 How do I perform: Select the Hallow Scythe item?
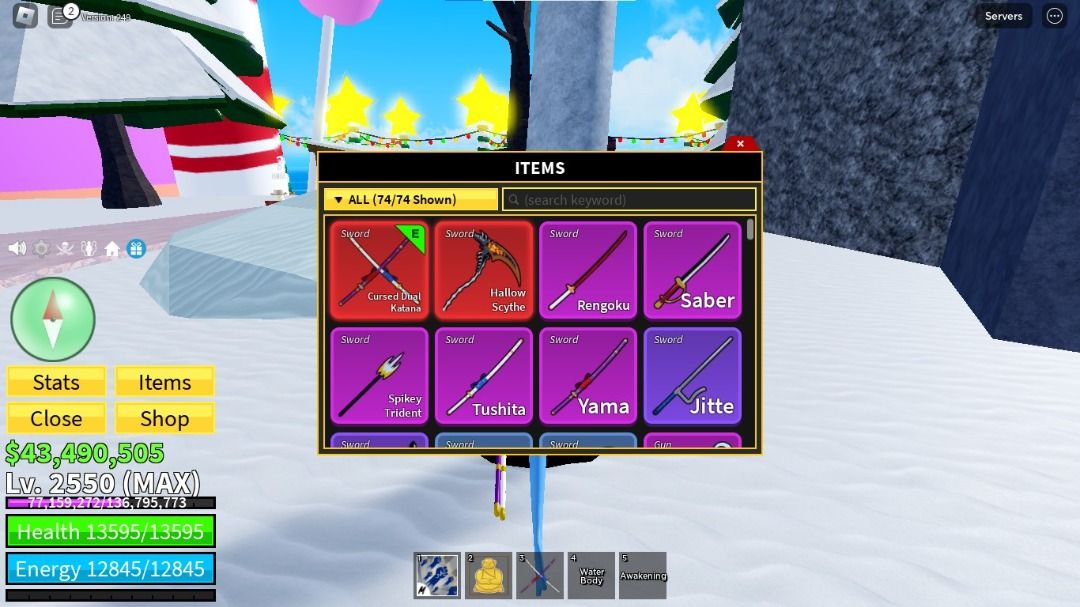pyautogui.click(x=484, y=270)
